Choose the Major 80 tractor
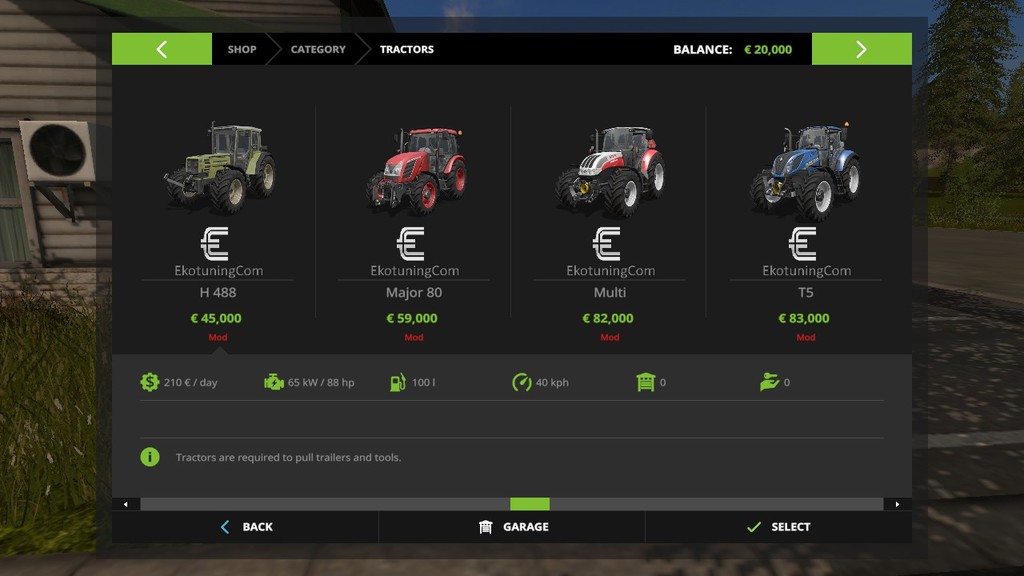 point(413,170)
